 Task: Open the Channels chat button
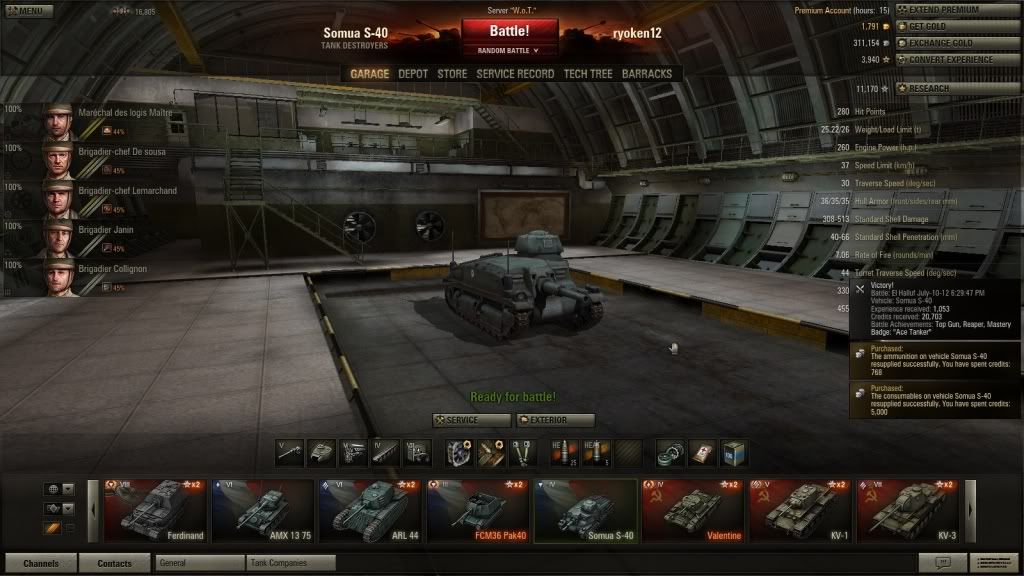[41, 563]
